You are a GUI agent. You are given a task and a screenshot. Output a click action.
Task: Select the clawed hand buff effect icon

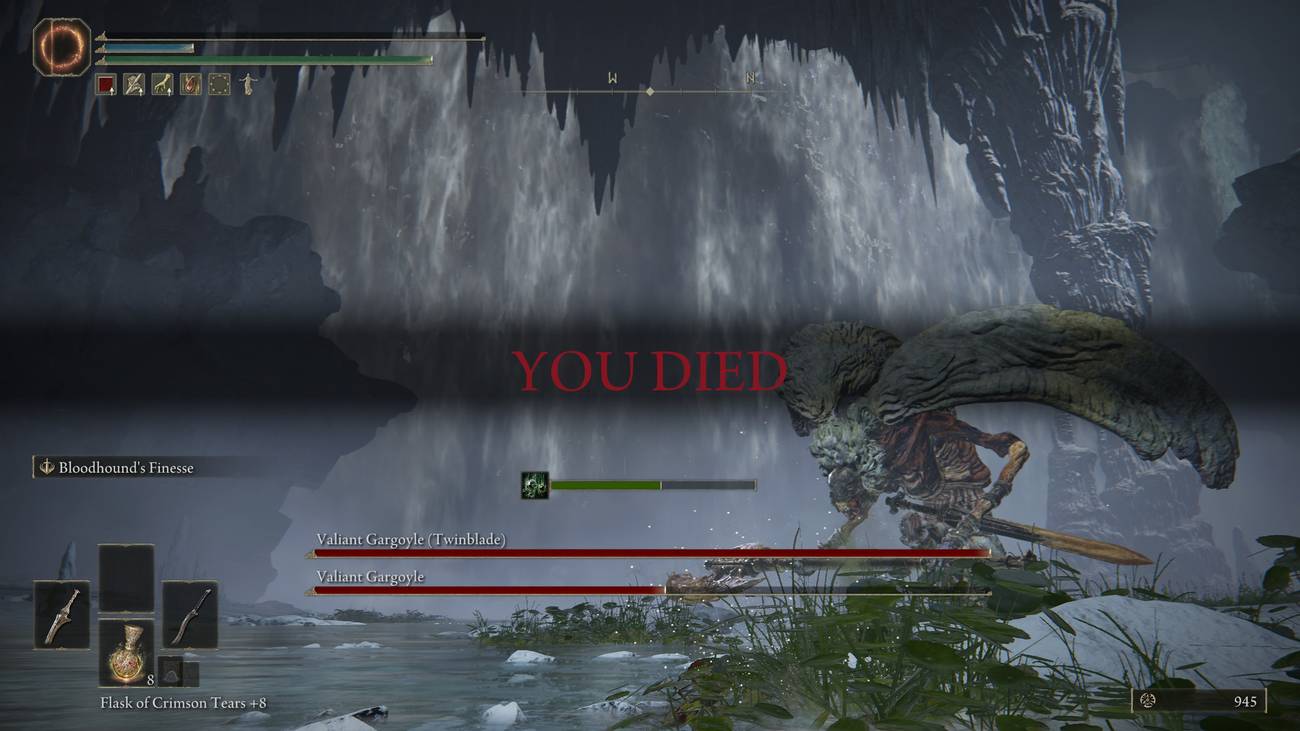coord(163,84)
